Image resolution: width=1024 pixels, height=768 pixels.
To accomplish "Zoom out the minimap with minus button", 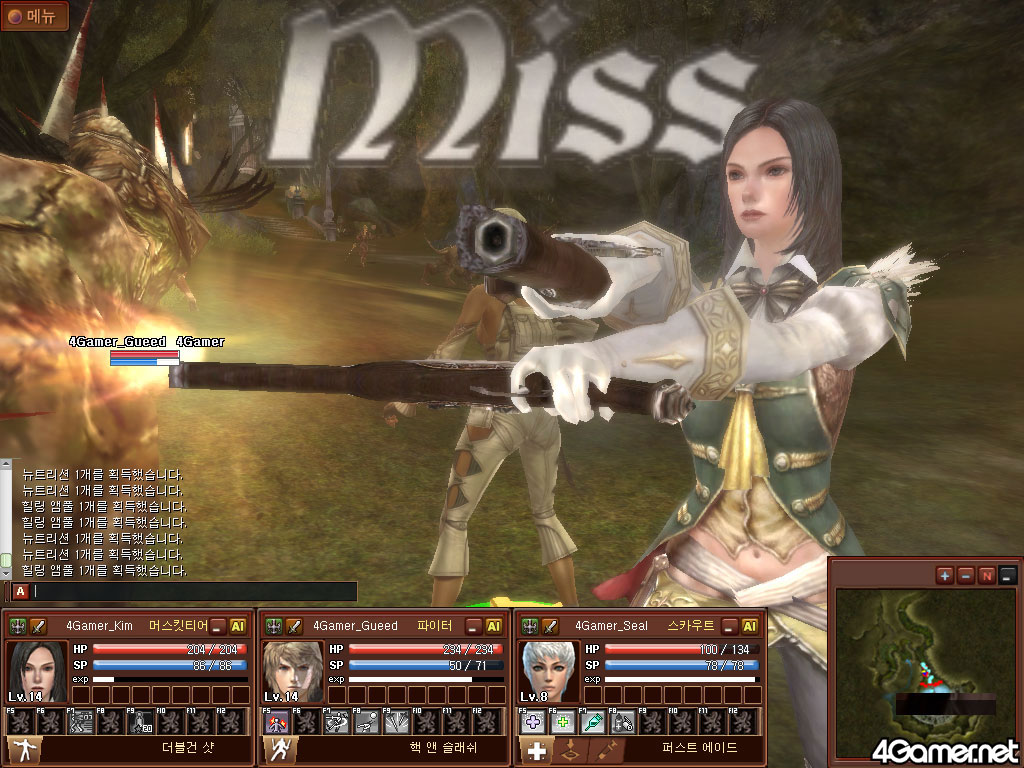I will (x=966, y=575).
